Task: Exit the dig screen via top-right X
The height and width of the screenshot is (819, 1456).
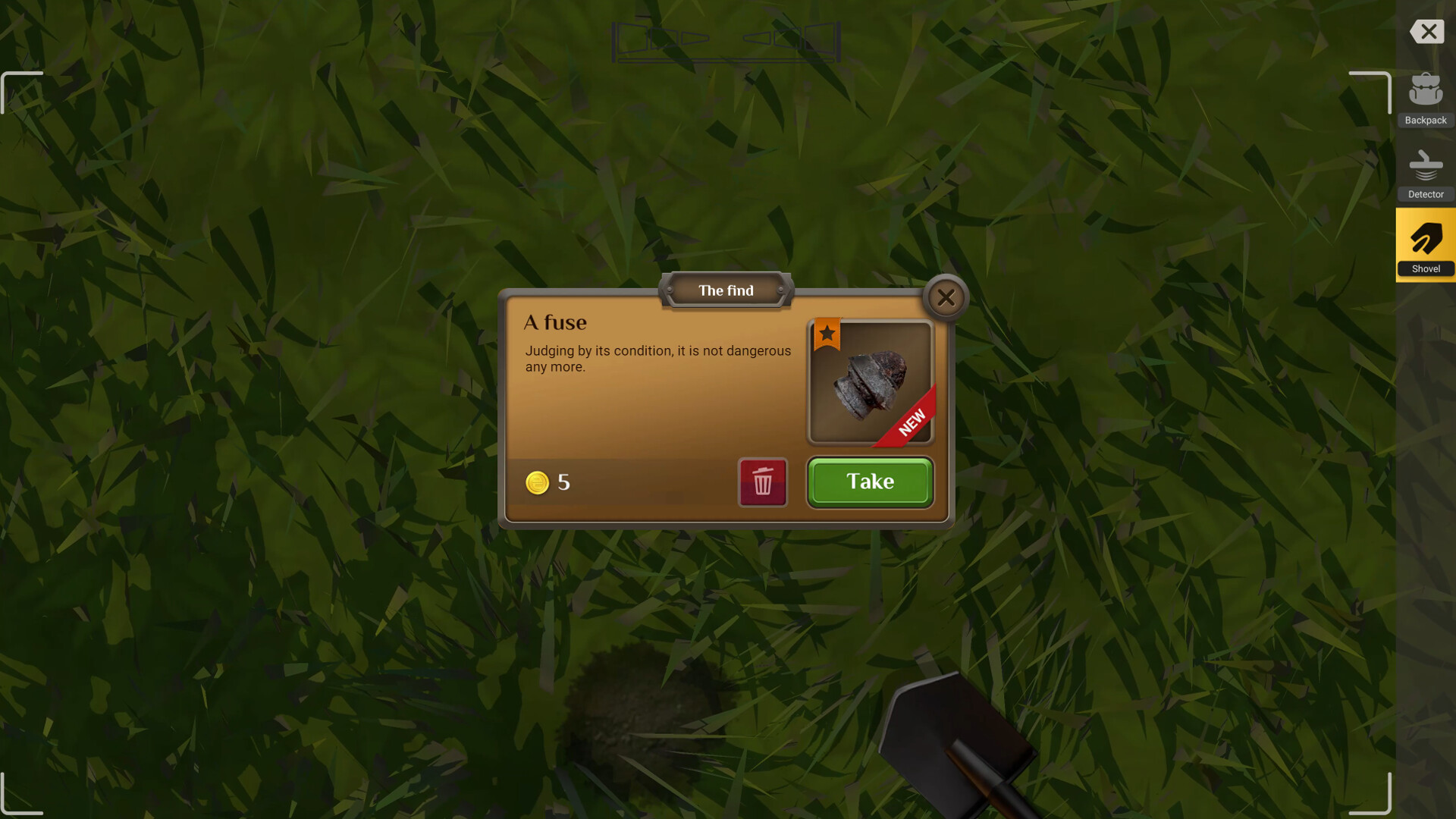Action: click(1427, 32)
